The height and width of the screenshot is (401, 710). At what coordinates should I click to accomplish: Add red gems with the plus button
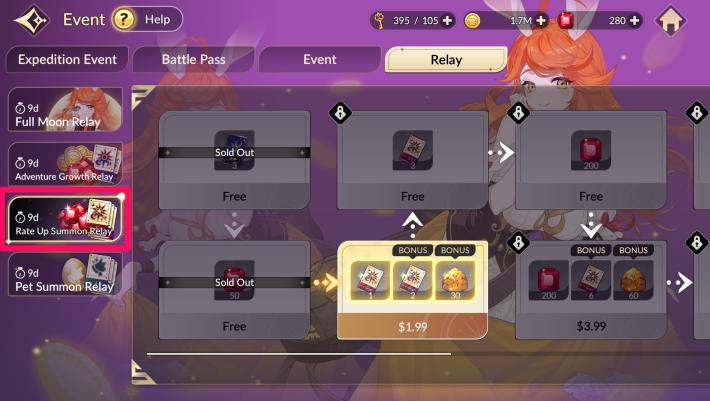pyautogui.click(x=636, y=20)
